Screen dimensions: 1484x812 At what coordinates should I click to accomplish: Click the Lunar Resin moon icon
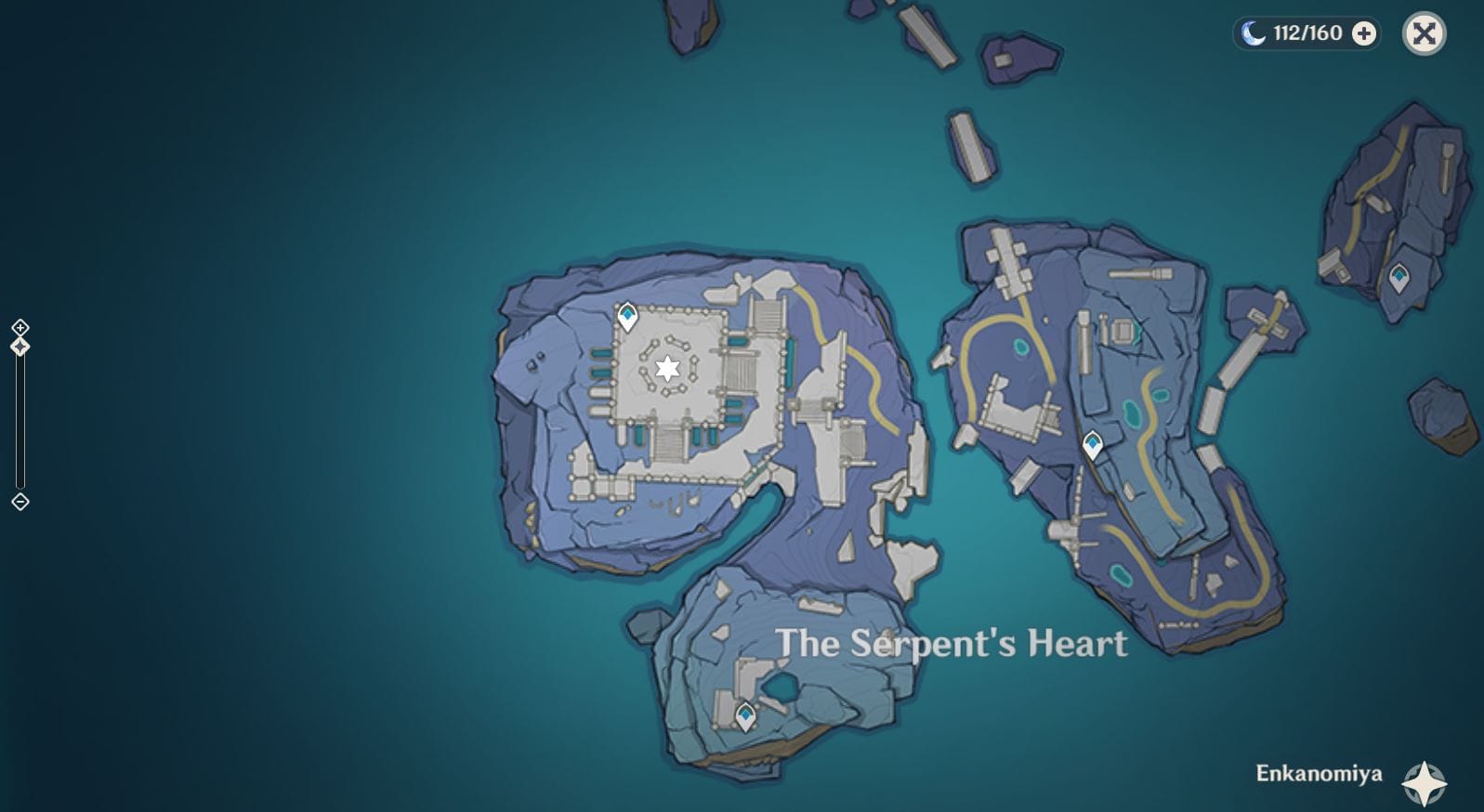[x=1252, y=34]
